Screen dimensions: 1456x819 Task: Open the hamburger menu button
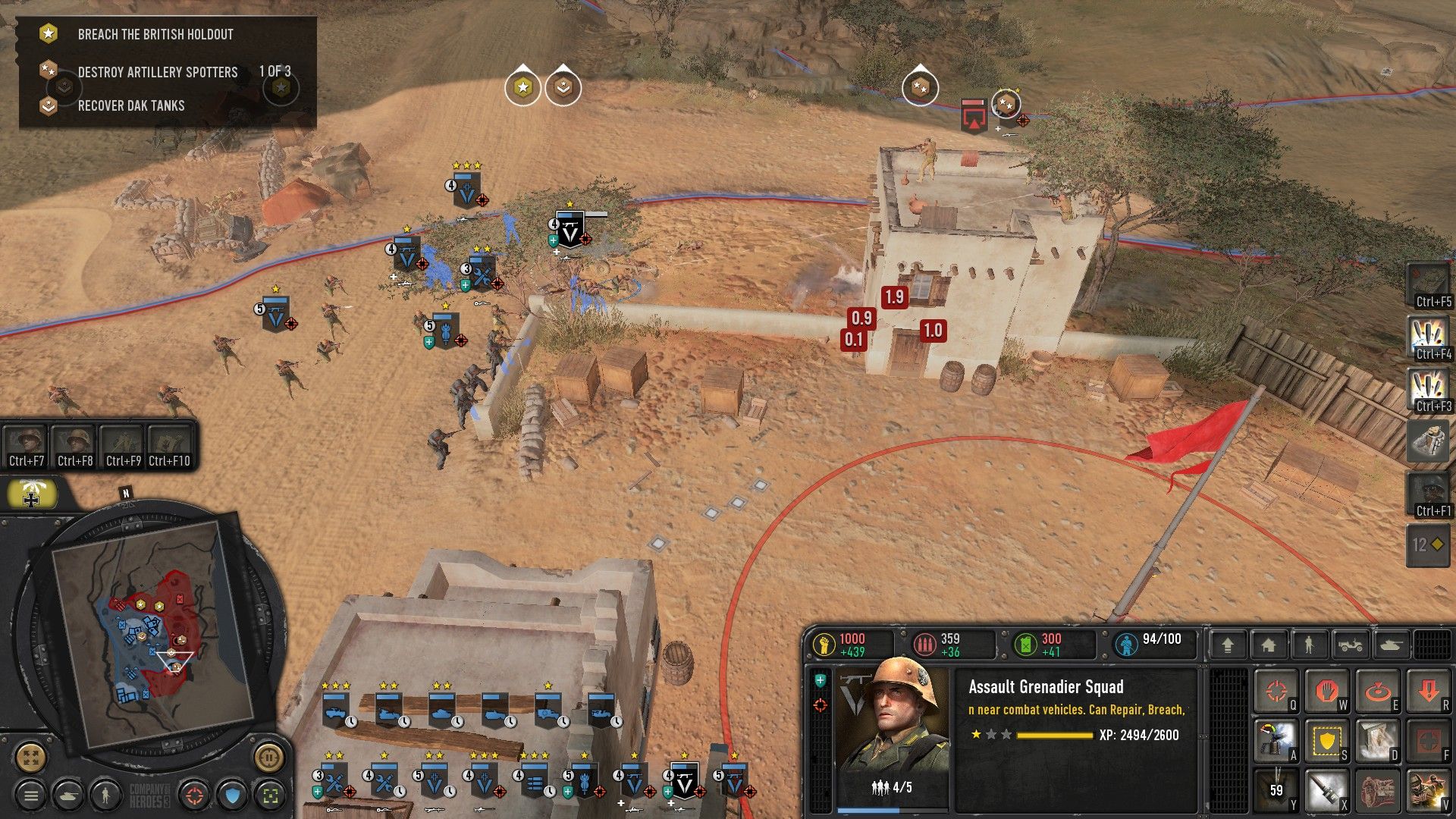(x=31, y=795)
